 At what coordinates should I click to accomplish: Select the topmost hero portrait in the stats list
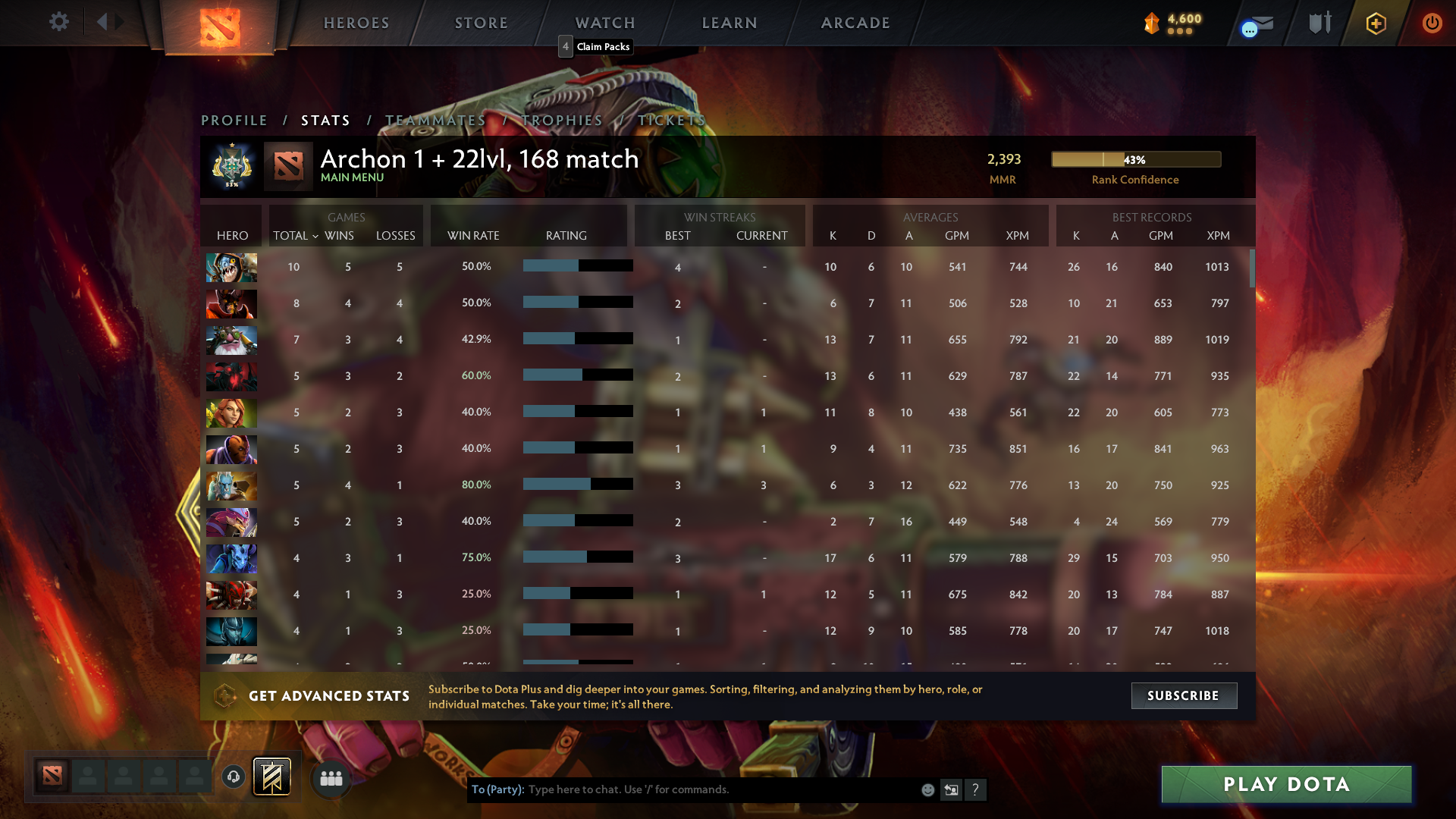point(231,267)
